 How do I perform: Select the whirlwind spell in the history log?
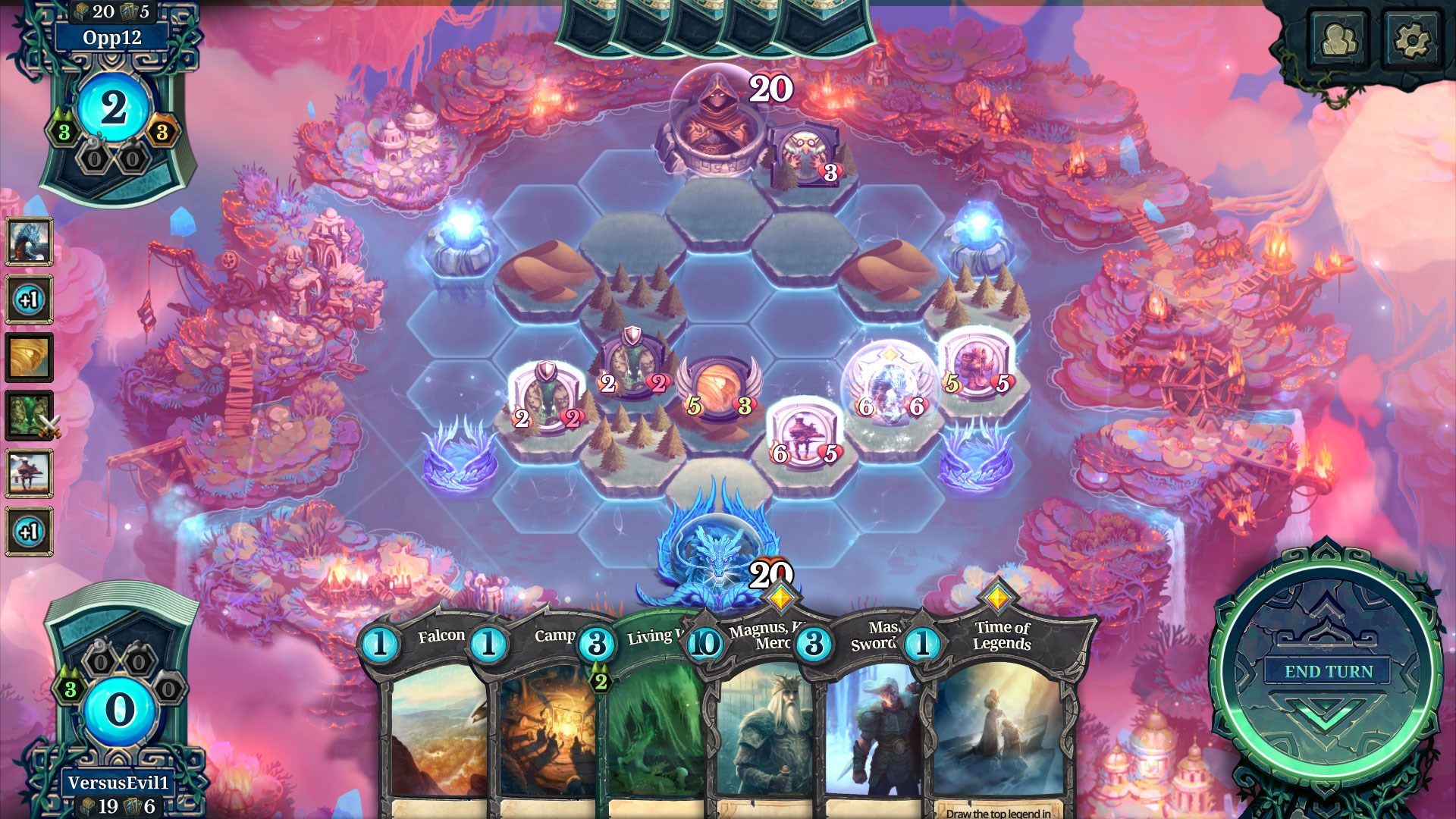click(30, 356)
